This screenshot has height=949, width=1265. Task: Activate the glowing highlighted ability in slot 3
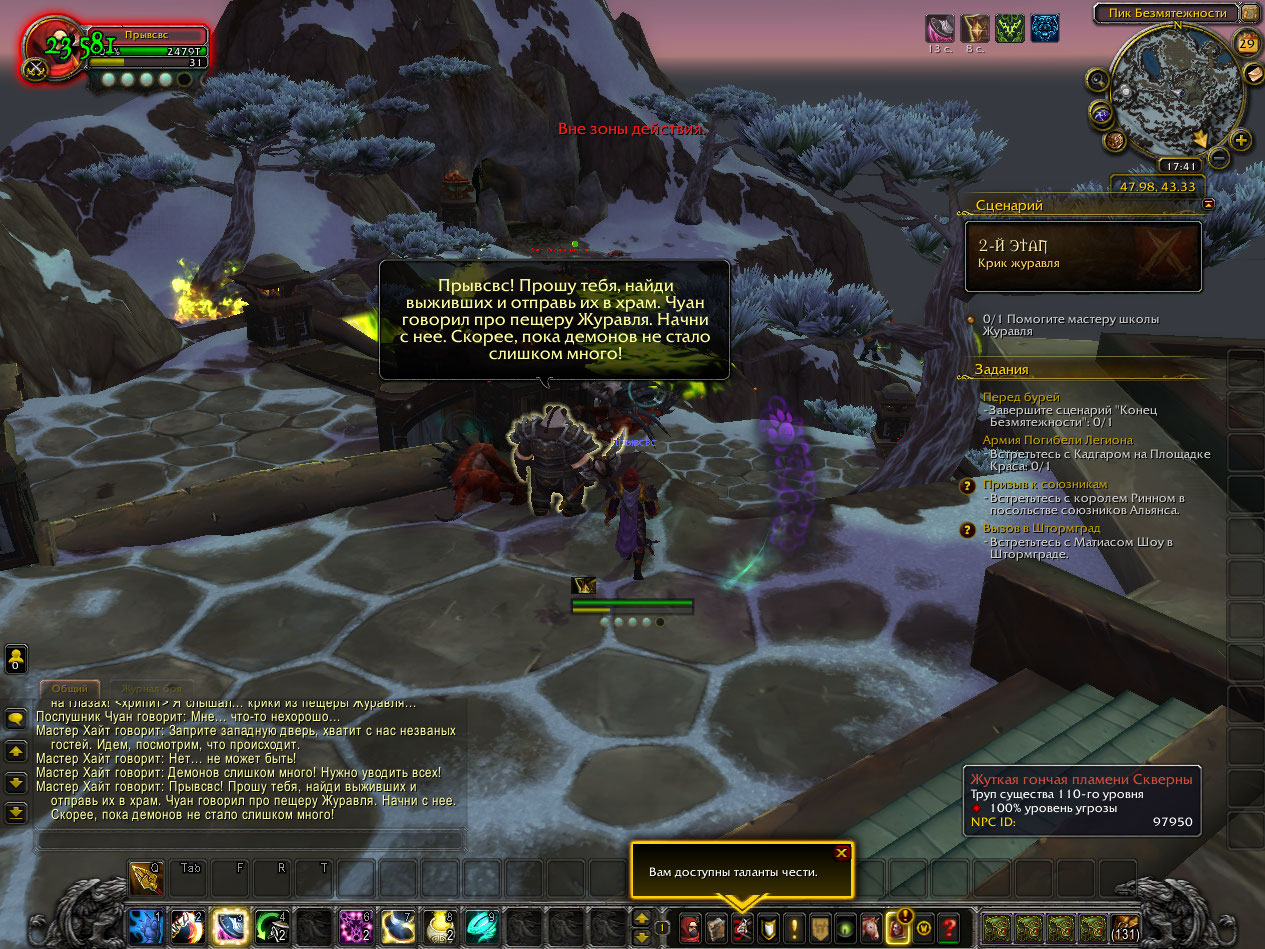coord(231,927)
